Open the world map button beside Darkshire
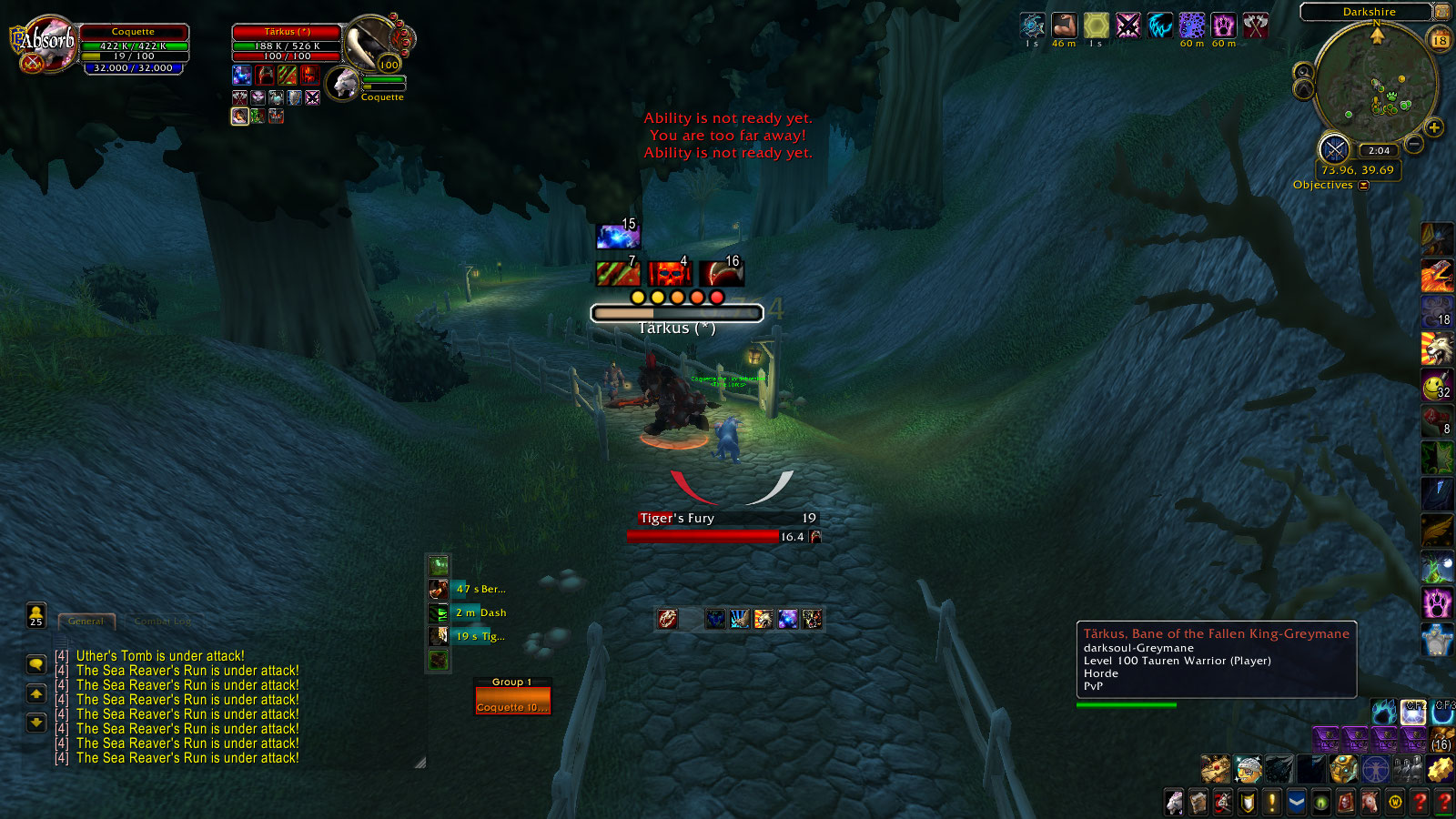Screen dimensions: 1456x819 tap(1442, 12)
